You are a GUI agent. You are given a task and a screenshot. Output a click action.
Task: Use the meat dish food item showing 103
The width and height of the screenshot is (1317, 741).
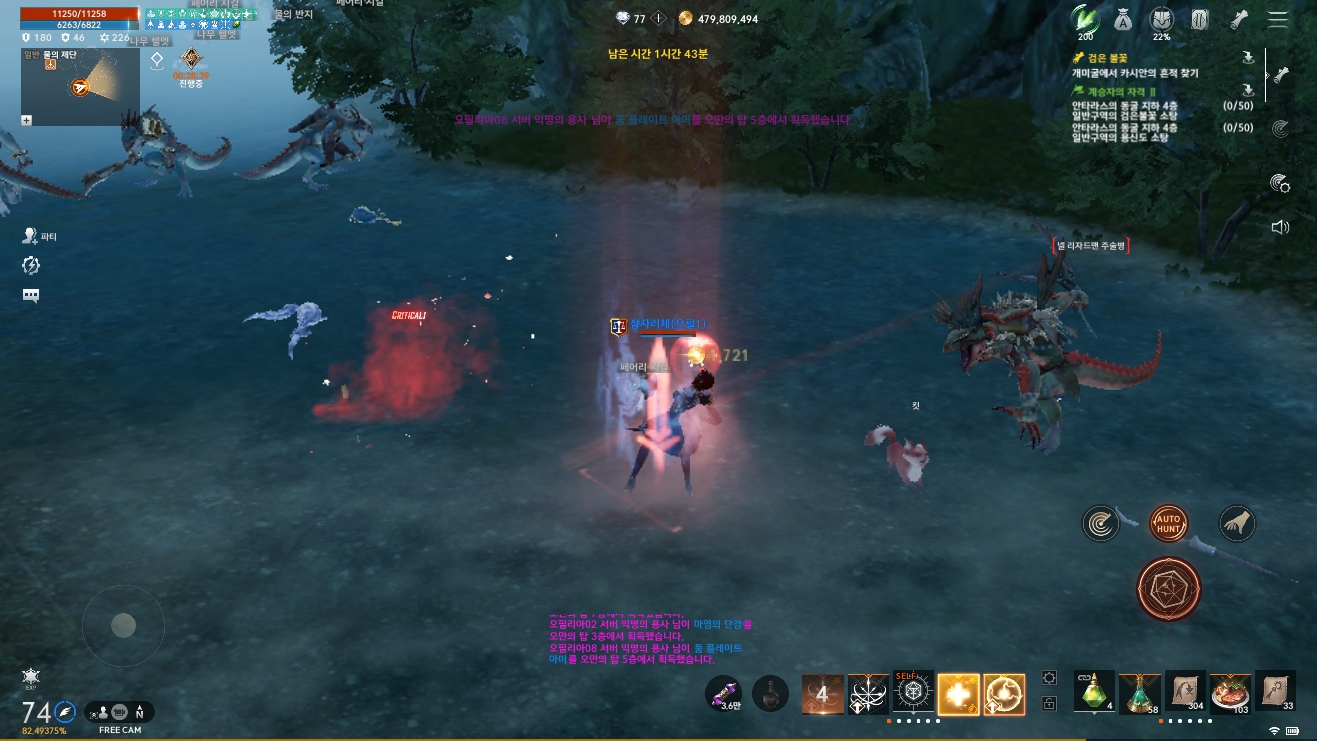pyautogui.click(x=1229, y=692)
